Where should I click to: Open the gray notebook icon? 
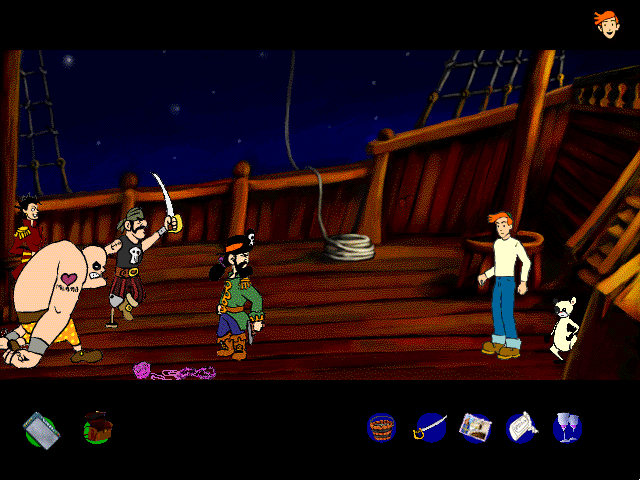point(41,428)
